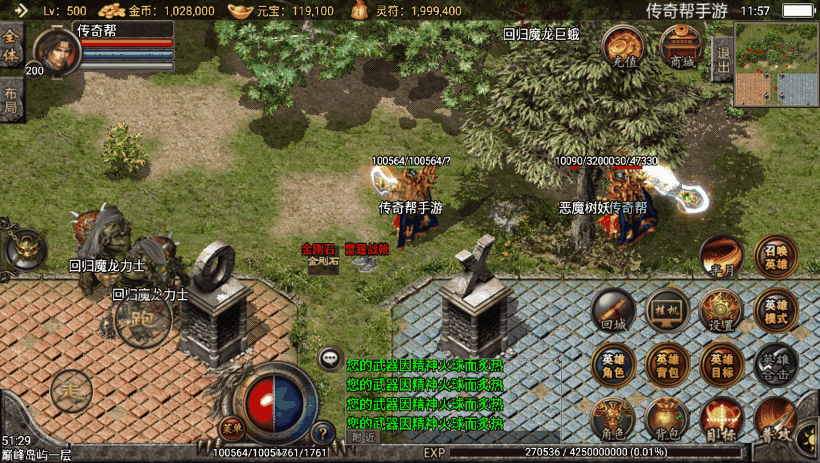Screen dimensions: 820x463
Task: Open the 设置 settings
Action: pyautogui.click(x=720, y=311)
